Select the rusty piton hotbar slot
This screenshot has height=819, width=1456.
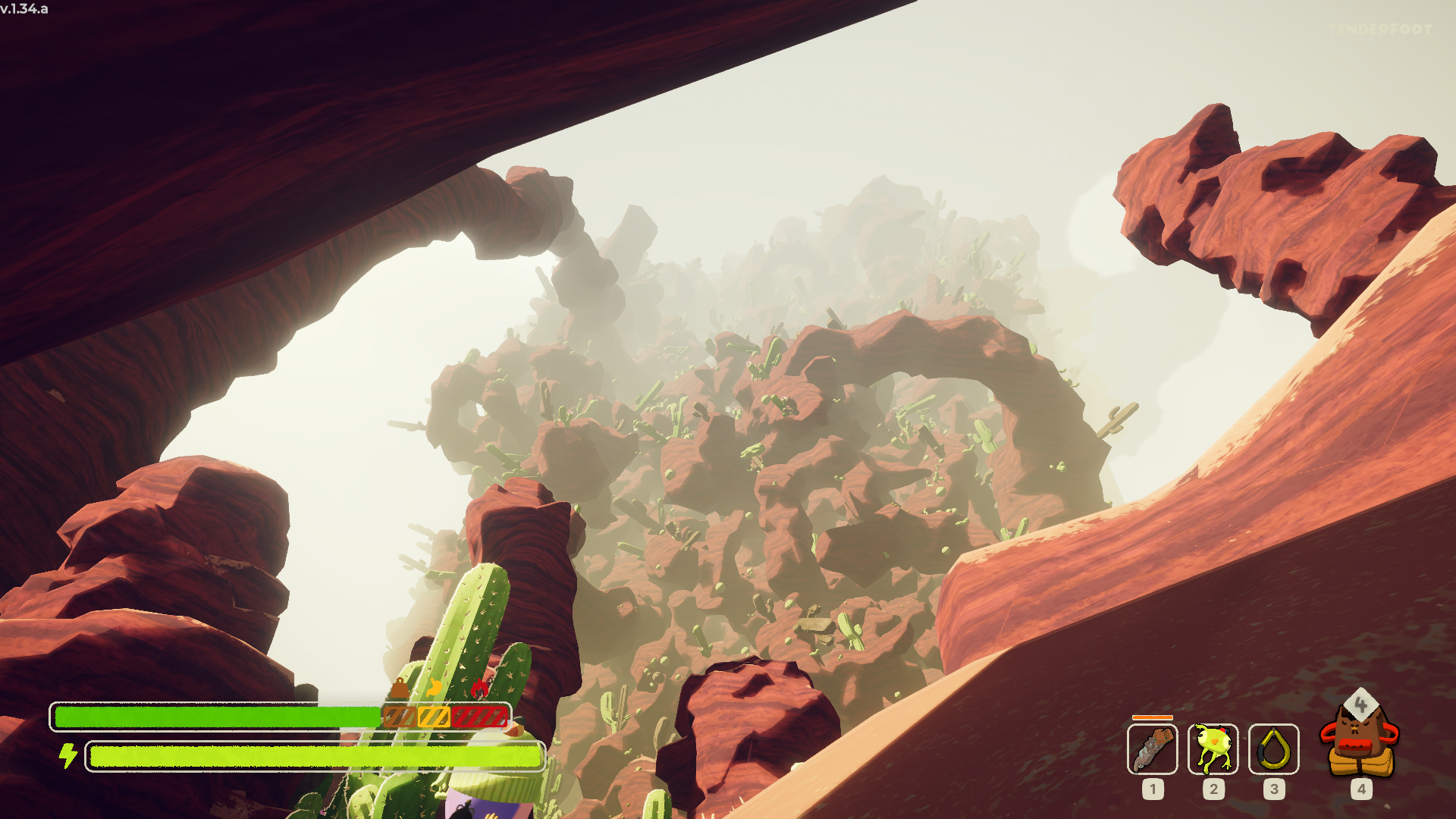point(1152,748)
